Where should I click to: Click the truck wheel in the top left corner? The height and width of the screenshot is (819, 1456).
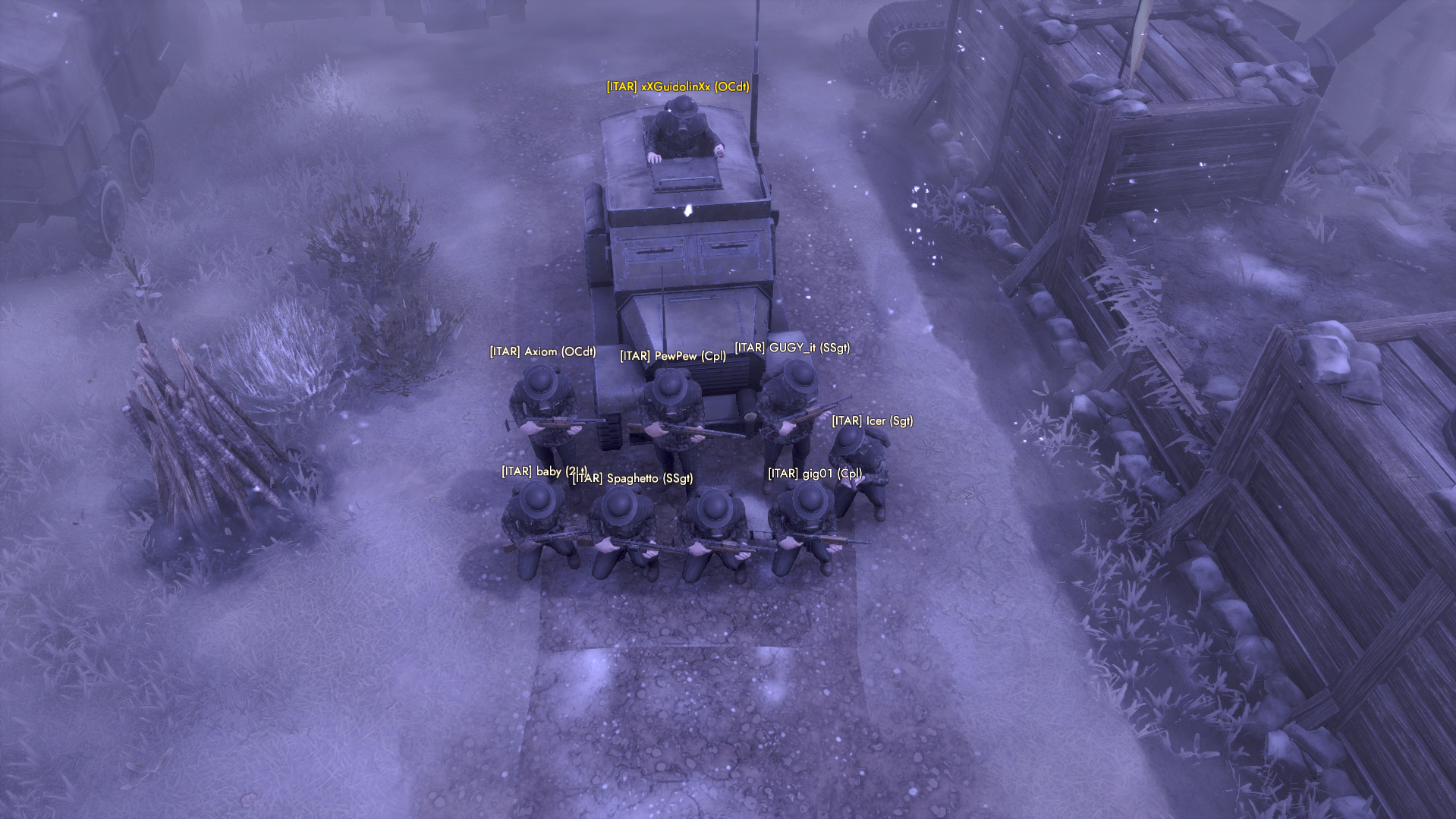[140, 159]
